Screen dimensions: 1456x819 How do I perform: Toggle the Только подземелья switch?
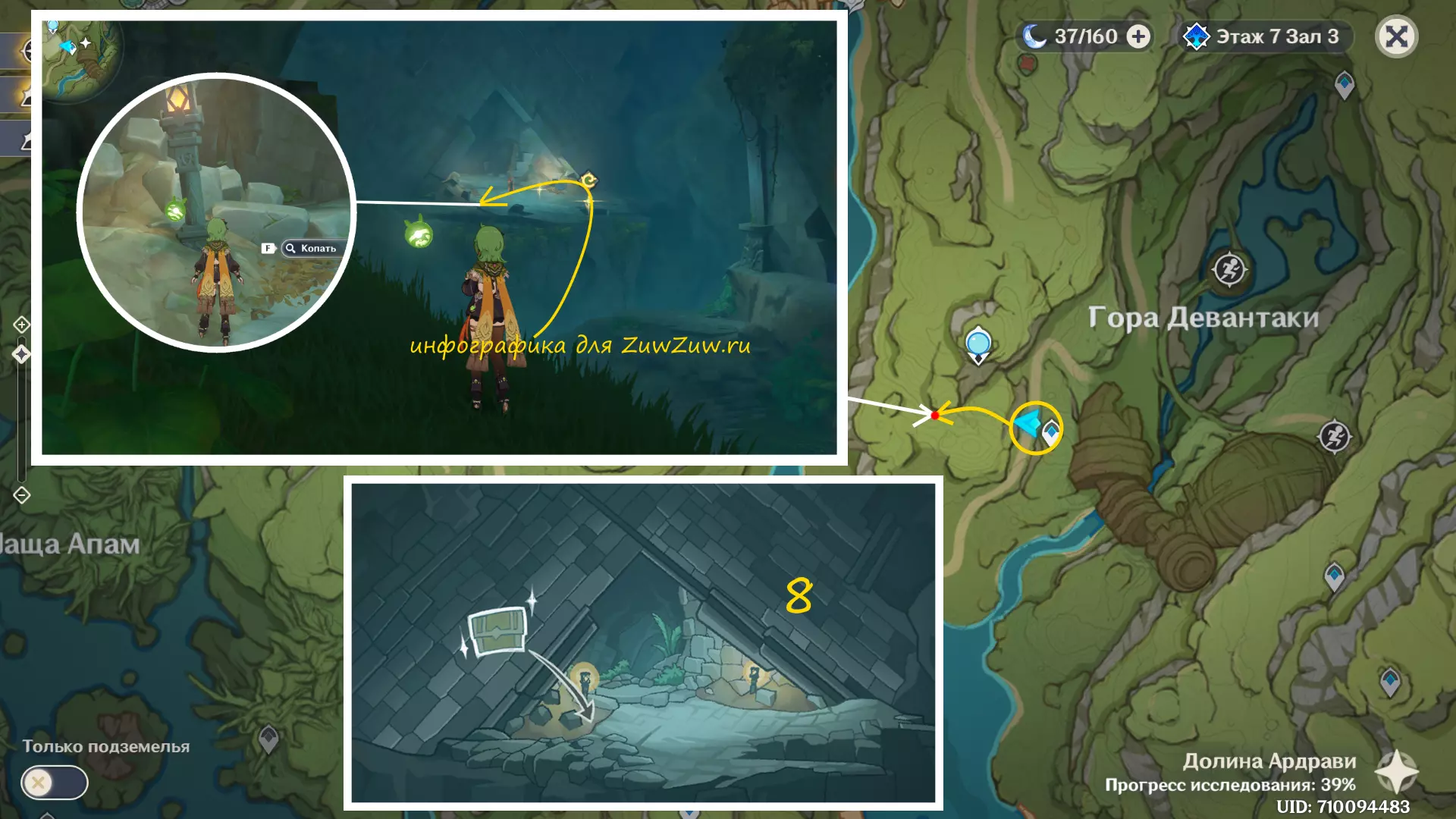[x=54, y=782]
